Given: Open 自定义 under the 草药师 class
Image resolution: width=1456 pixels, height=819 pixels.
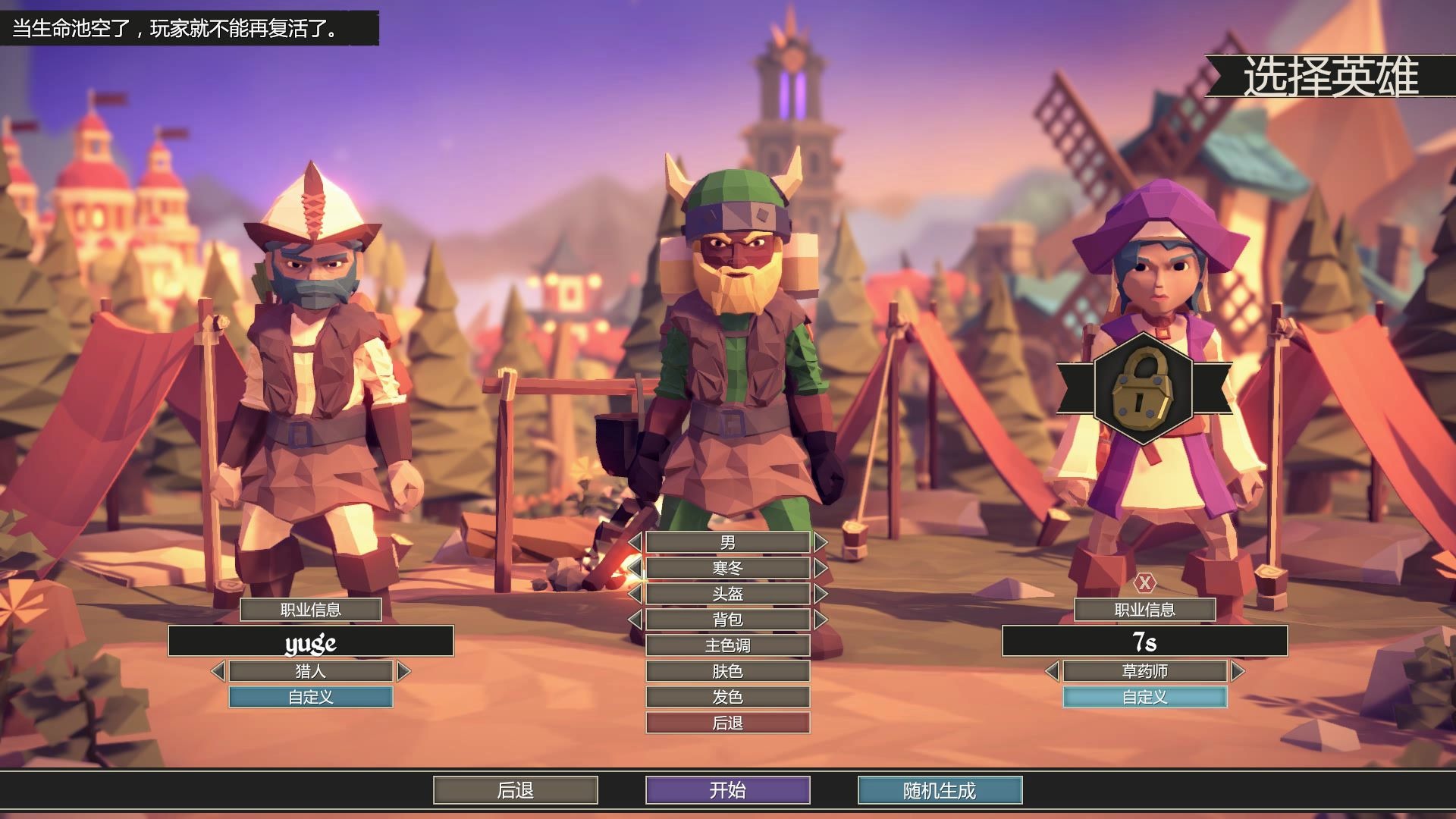Looking at the screenshot, I should [x=1144, y=697].
